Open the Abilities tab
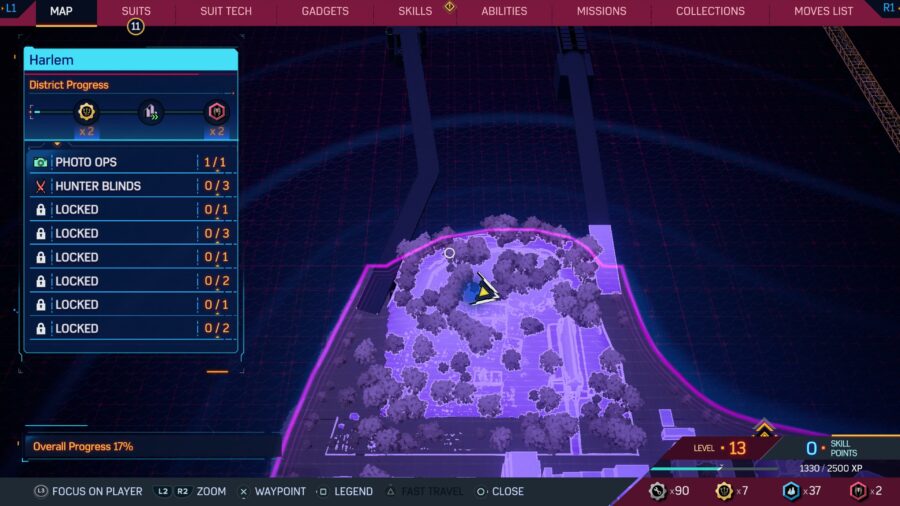The height and width of the screenshot is (506, 900). 504,11
